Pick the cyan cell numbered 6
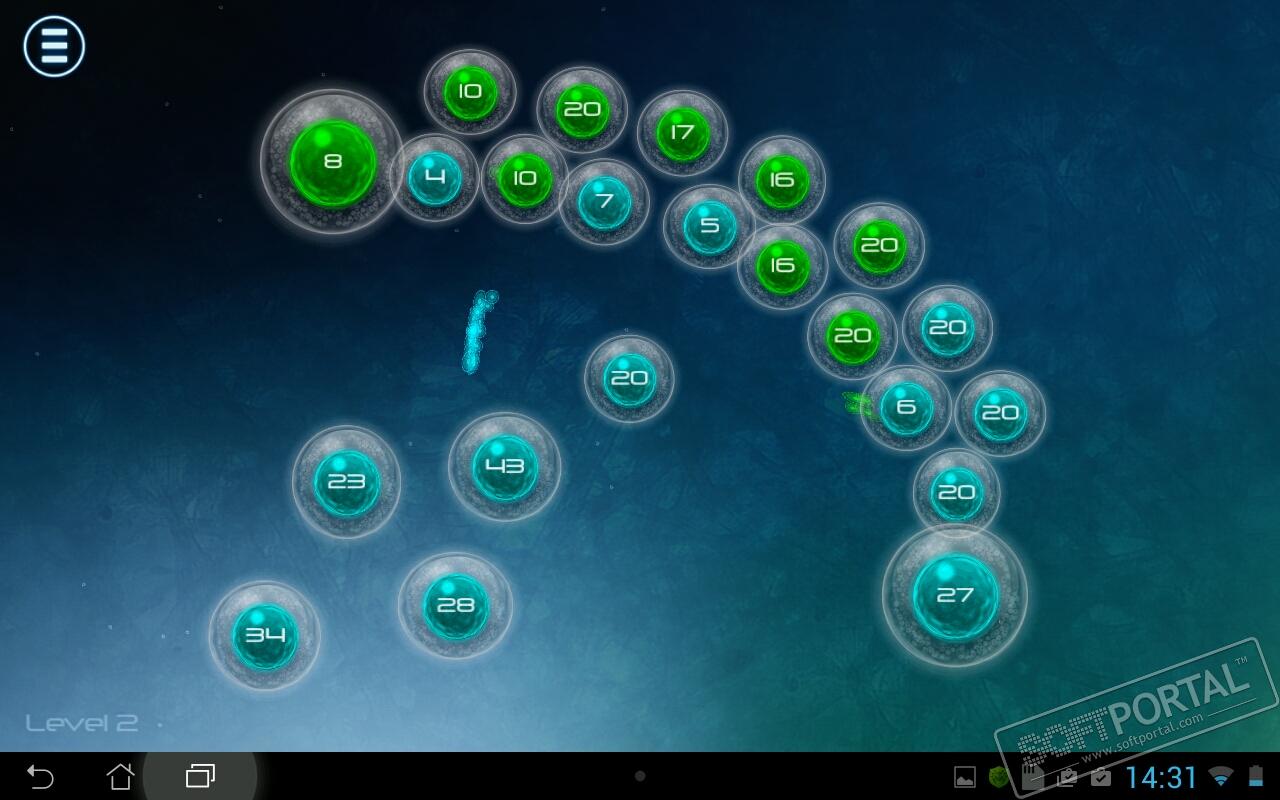 906,407
